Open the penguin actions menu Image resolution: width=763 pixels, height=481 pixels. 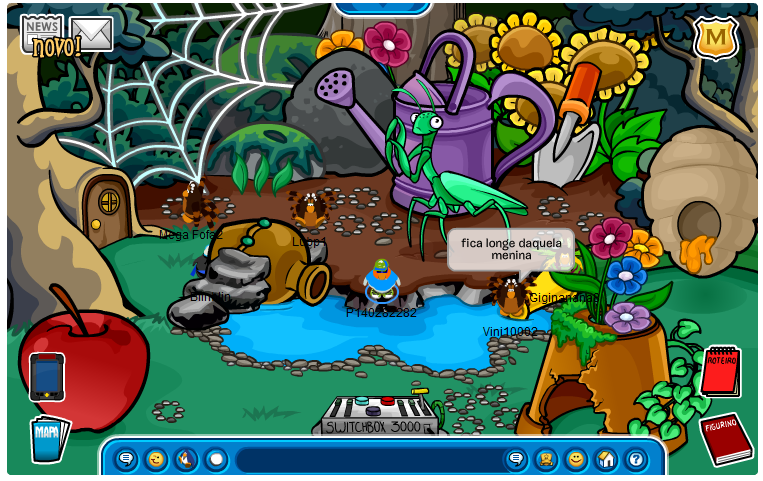click(186, 459)
